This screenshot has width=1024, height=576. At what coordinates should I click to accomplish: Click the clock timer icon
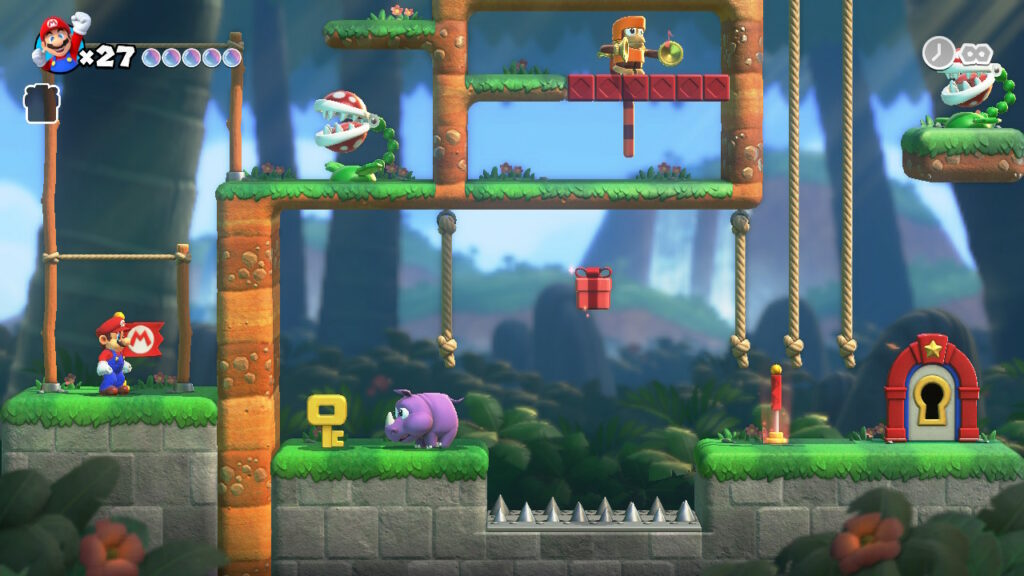point(937,52)
